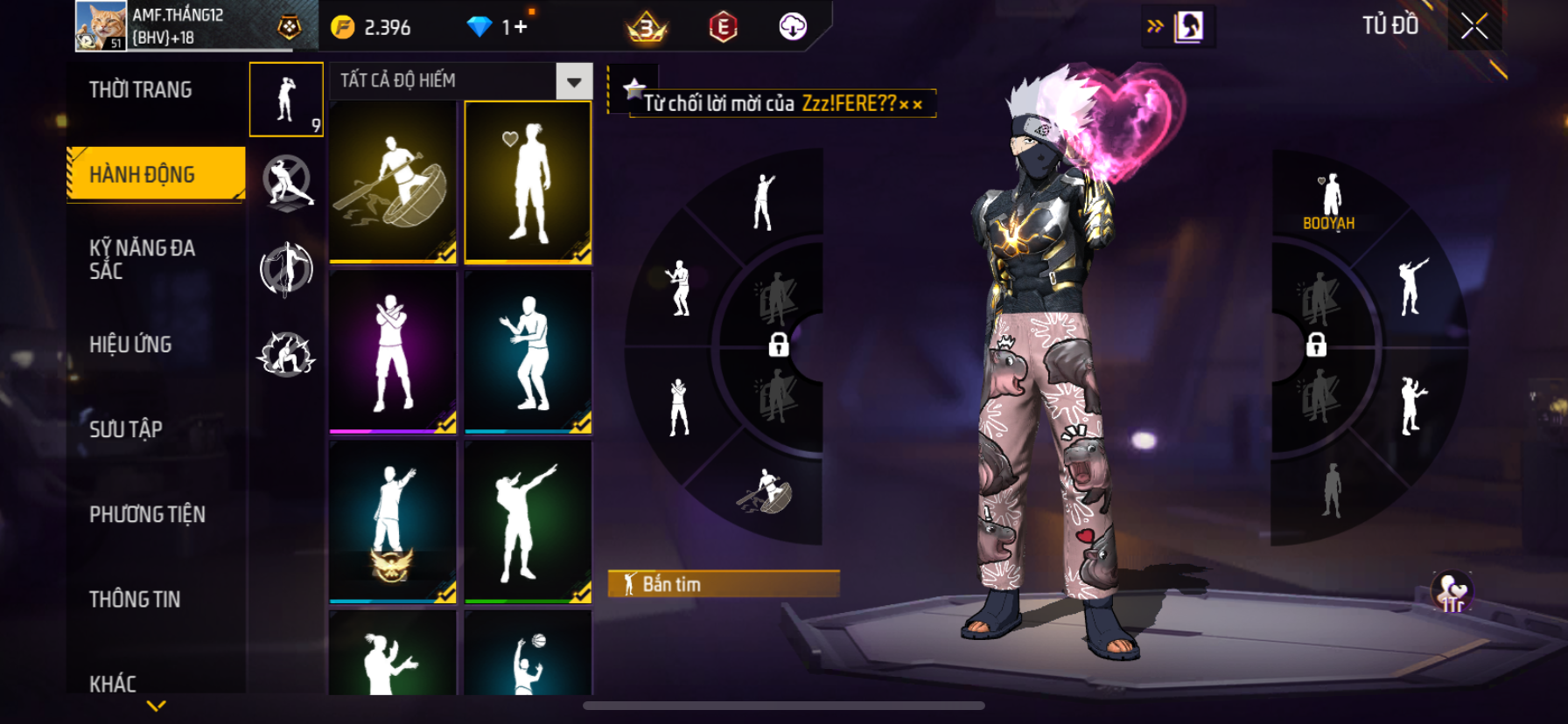This screenshot has width=1568, height=724.
Task: Go to the Sưu Tập tab
Action: pyautogui.click(x=126, y=428)
